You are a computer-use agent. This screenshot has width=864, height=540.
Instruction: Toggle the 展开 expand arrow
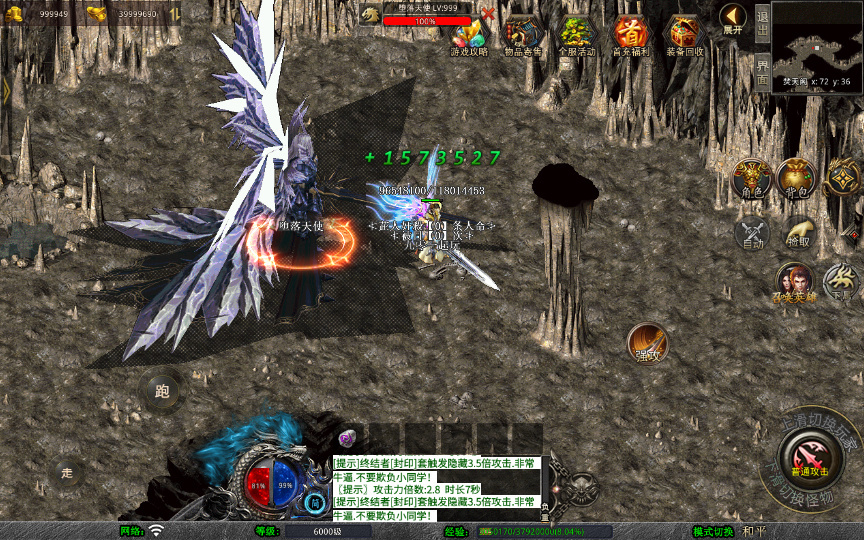tap(732, 19)
